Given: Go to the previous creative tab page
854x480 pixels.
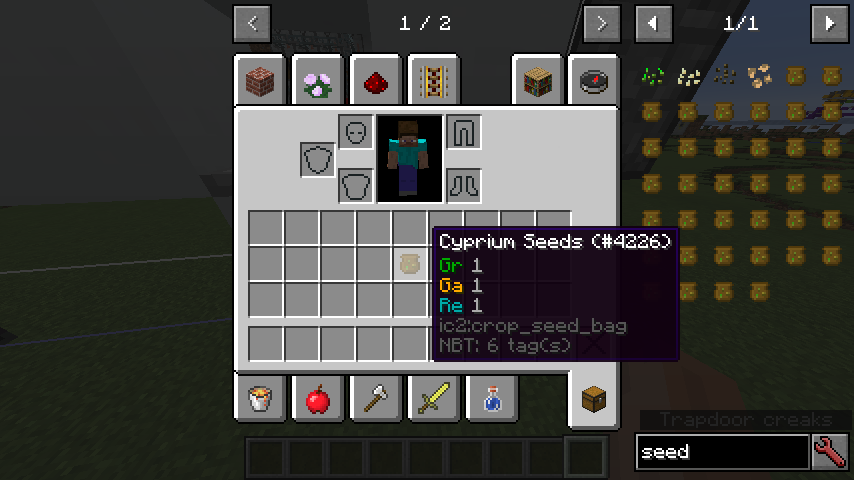Looking at the screenshot, I should [251, 23].
